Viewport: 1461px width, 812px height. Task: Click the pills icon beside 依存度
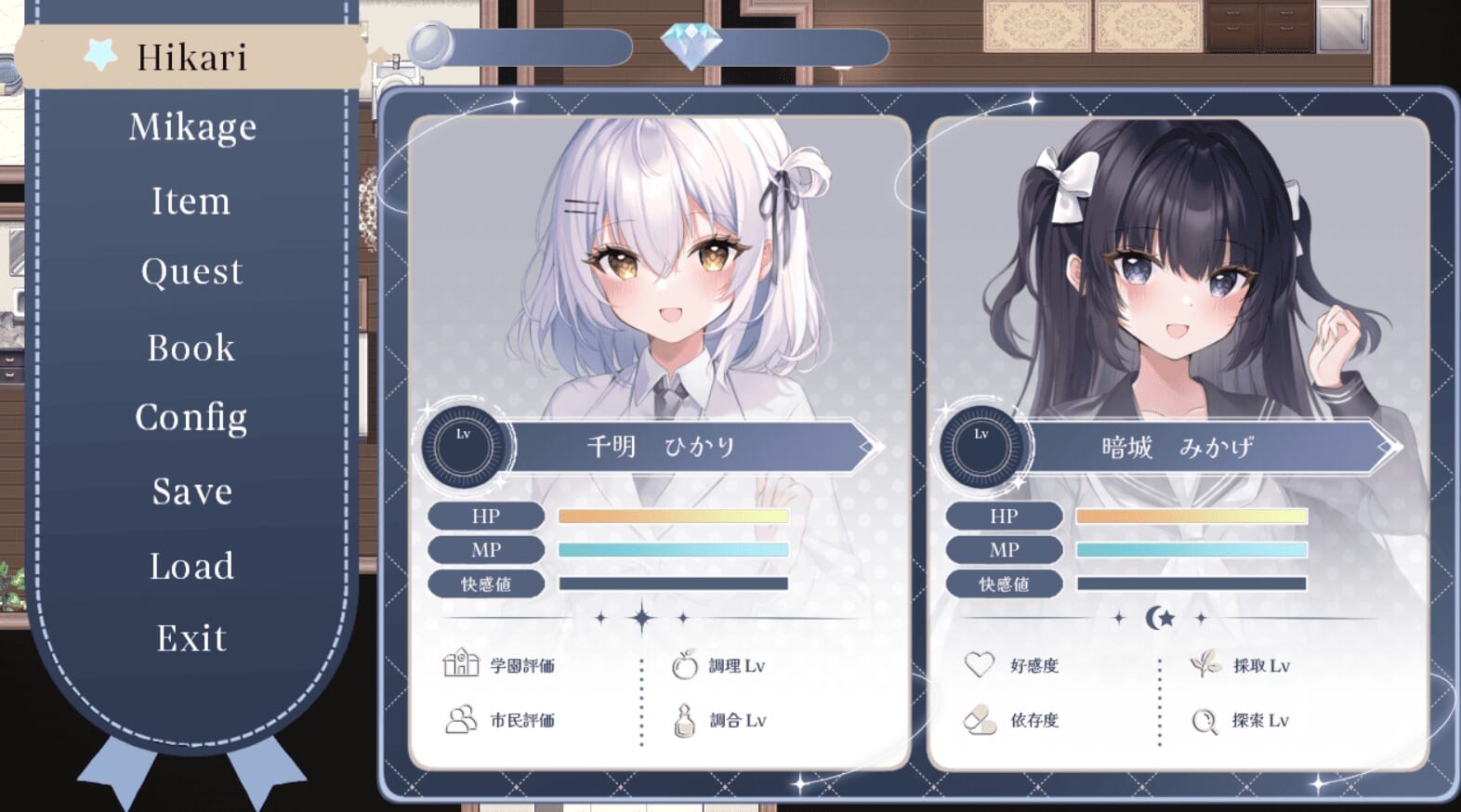point(978,719)
